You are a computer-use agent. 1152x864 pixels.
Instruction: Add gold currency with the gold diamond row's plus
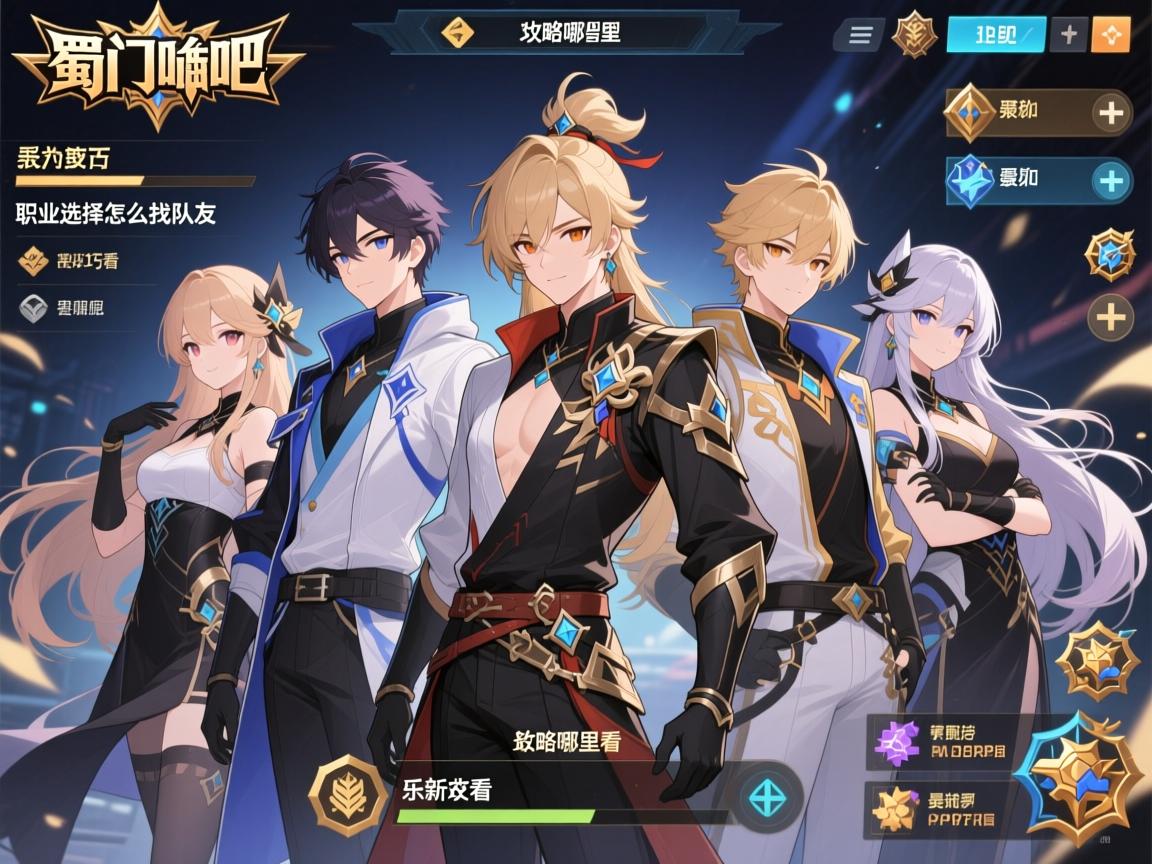point(1110,112)
